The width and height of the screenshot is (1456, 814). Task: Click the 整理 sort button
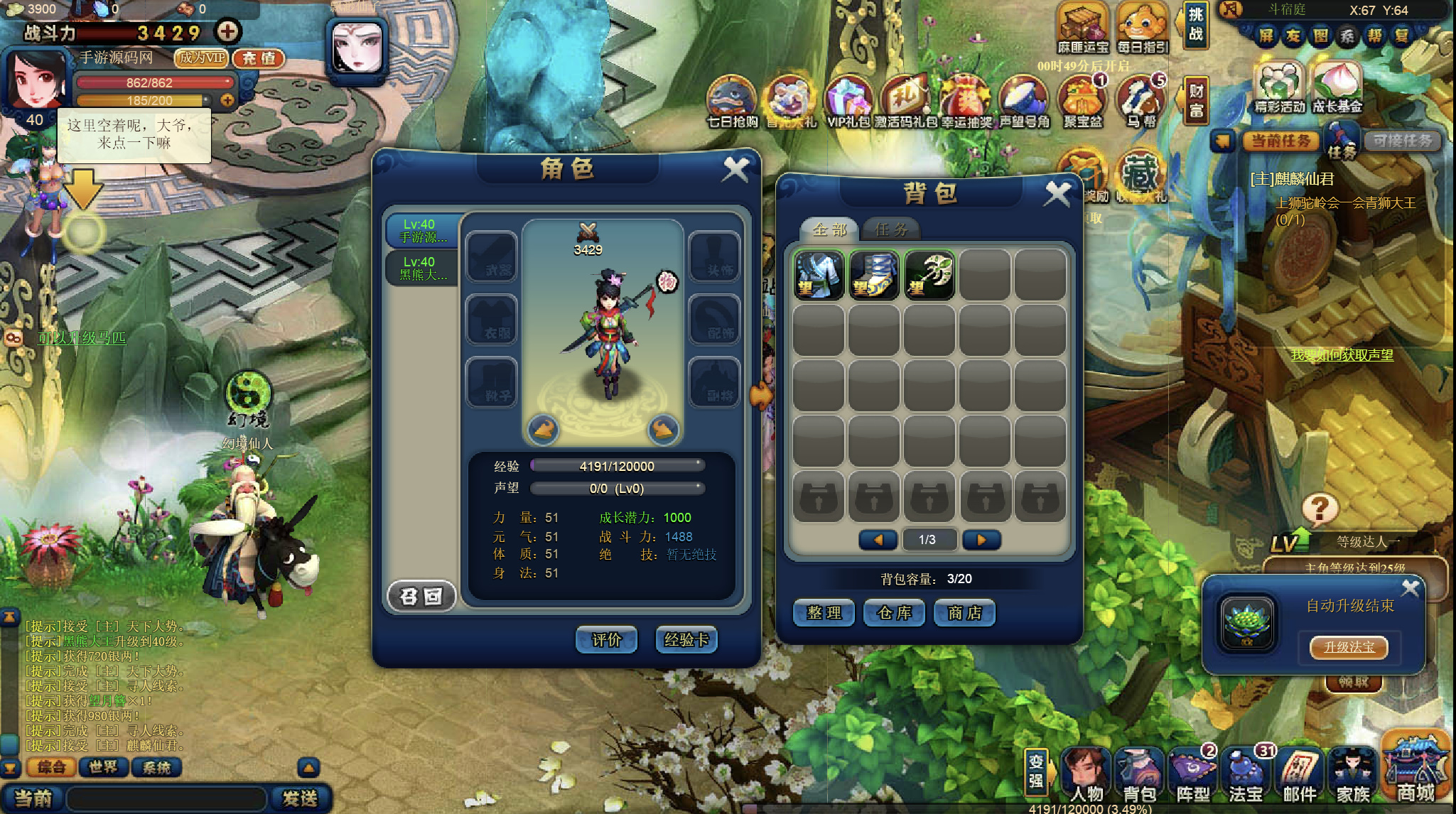point(824,613)
